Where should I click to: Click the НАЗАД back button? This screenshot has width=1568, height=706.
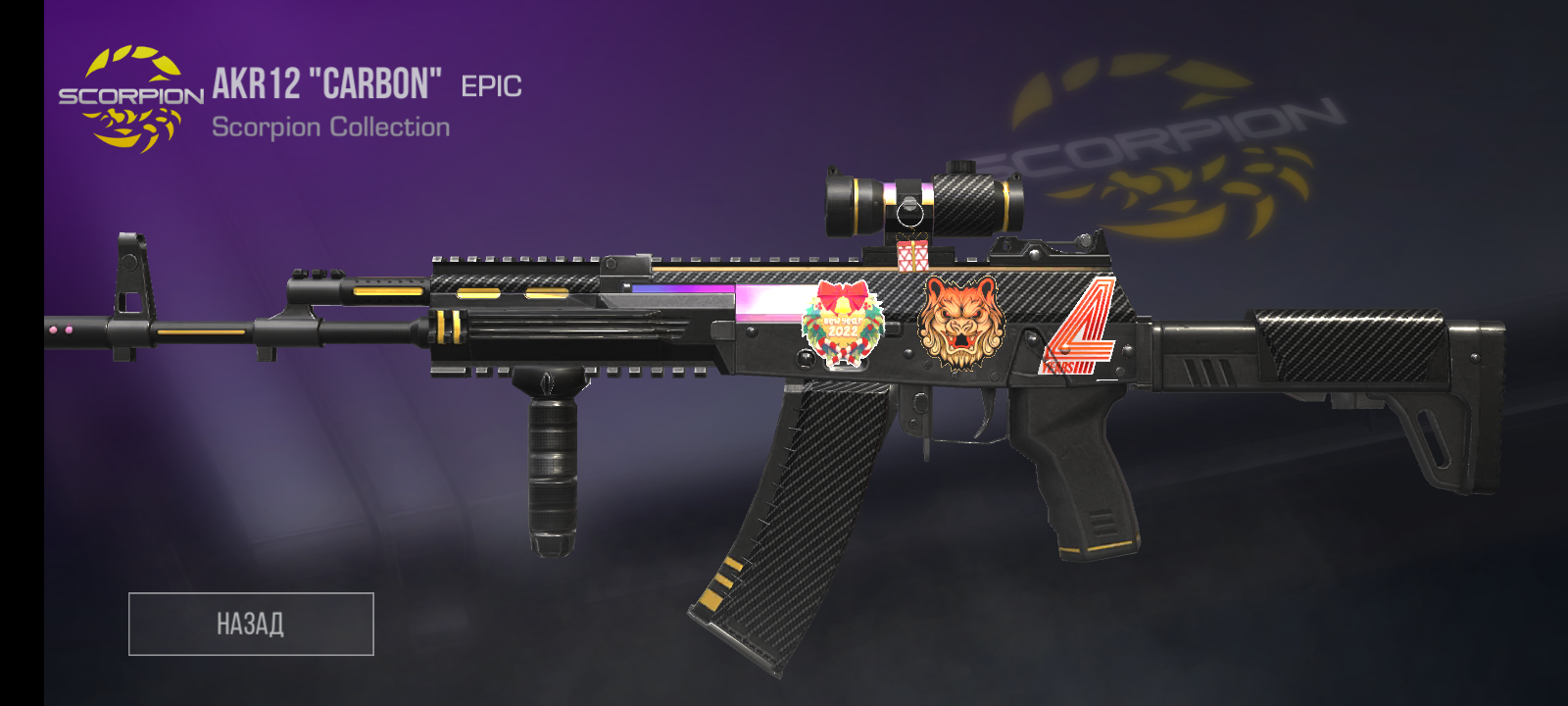[251, 624]
